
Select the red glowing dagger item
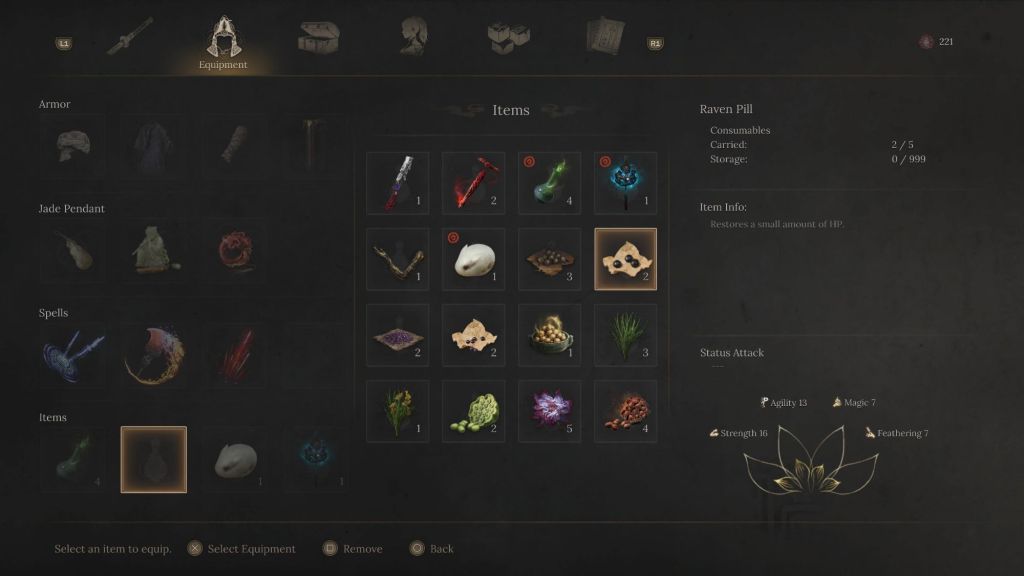(x=474, y=183)
